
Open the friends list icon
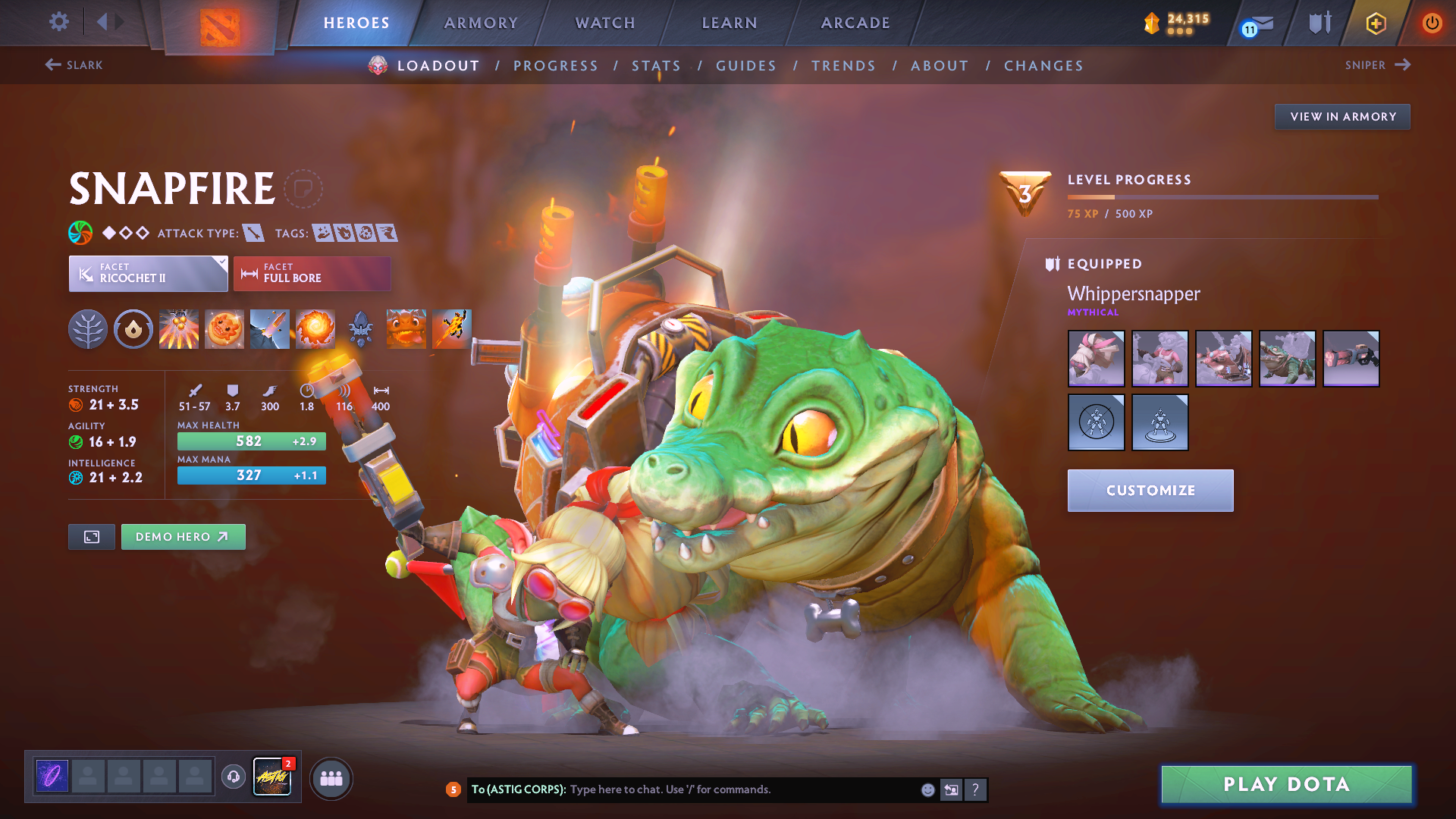pos(331,777)
